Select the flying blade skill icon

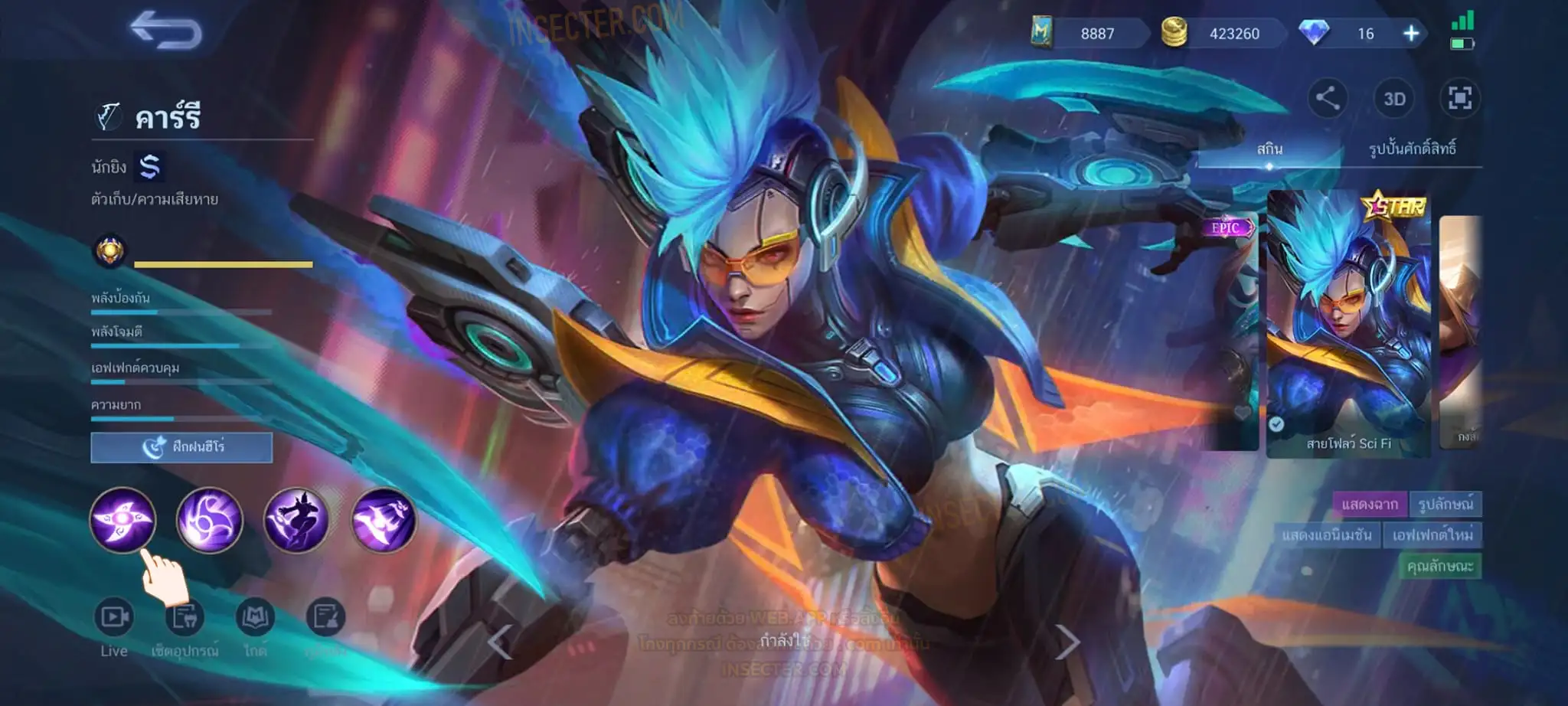pyautogui.click(x=383, y=520)
